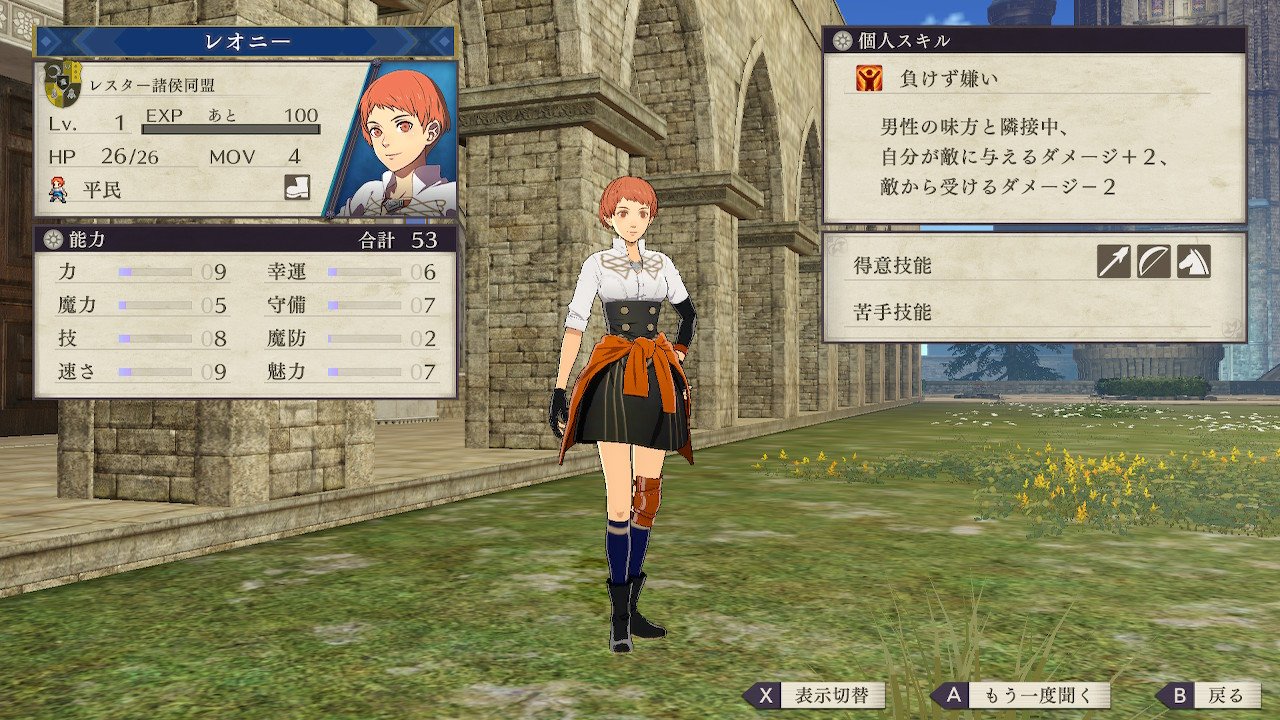Viewport: 1280px width, 720px height.
Task: Choose the horse riding proficiency icon
Action: (1193, 262)
